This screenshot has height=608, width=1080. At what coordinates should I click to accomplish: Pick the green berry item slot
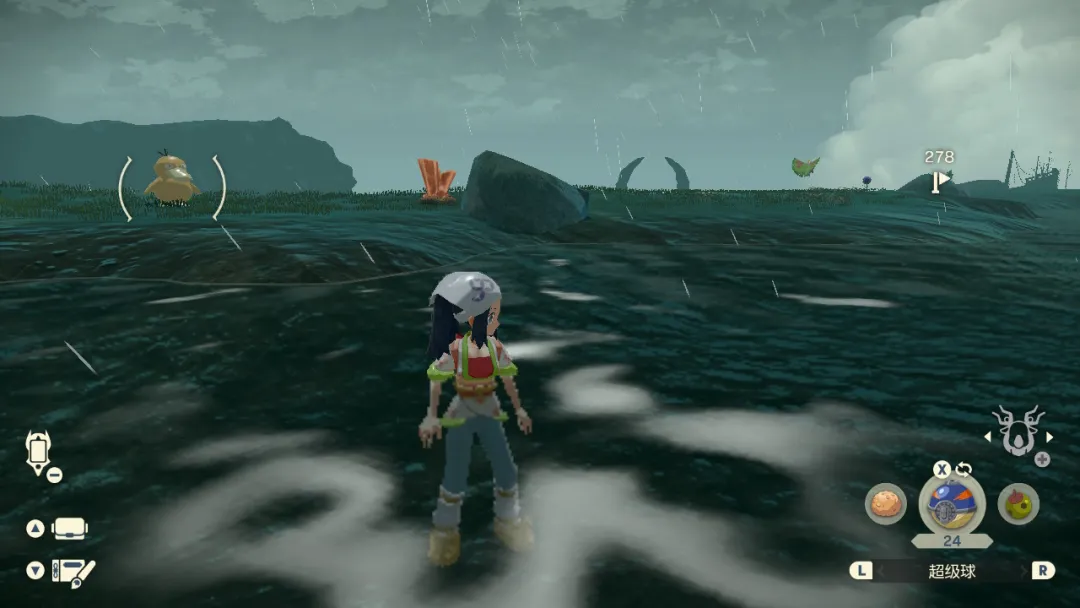tap(1018, 504)
